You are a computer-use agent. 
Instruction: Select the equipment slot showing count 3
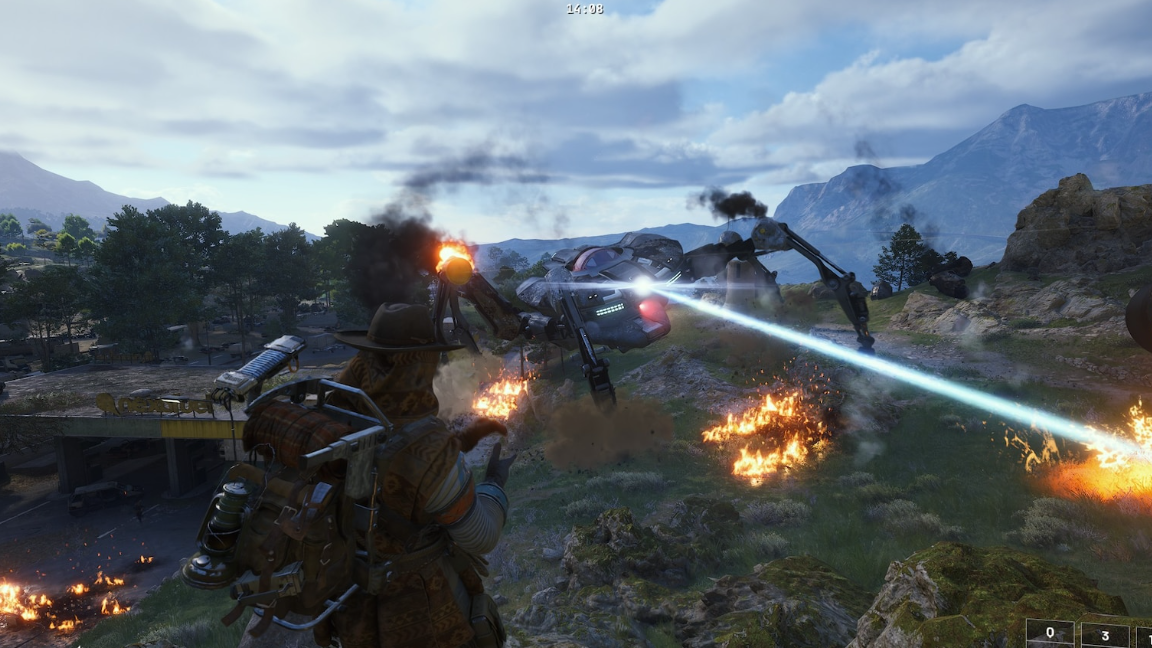click(x=1105, y=634)
